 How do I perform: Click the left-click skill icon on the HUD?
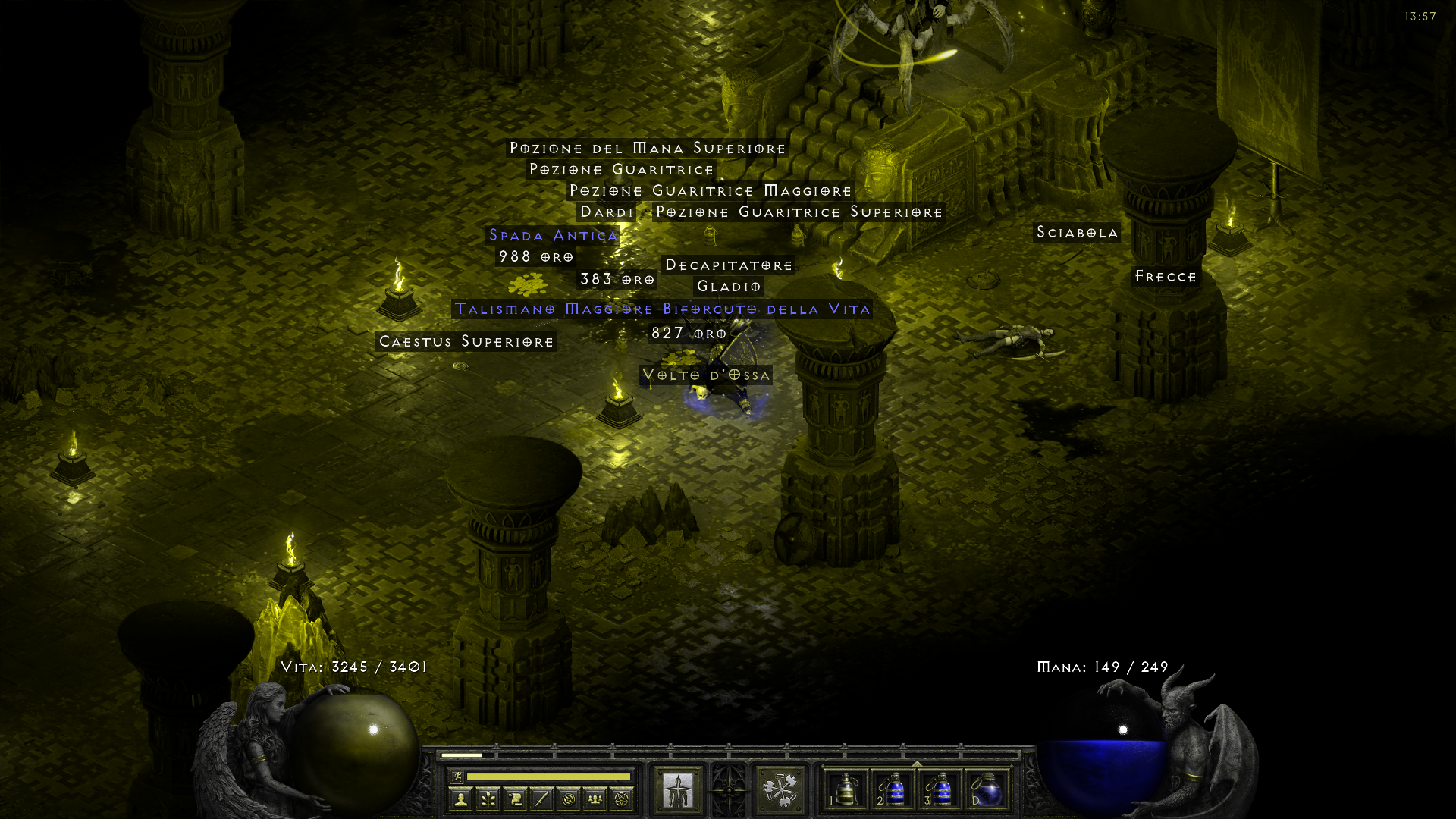tap(676, 789)
